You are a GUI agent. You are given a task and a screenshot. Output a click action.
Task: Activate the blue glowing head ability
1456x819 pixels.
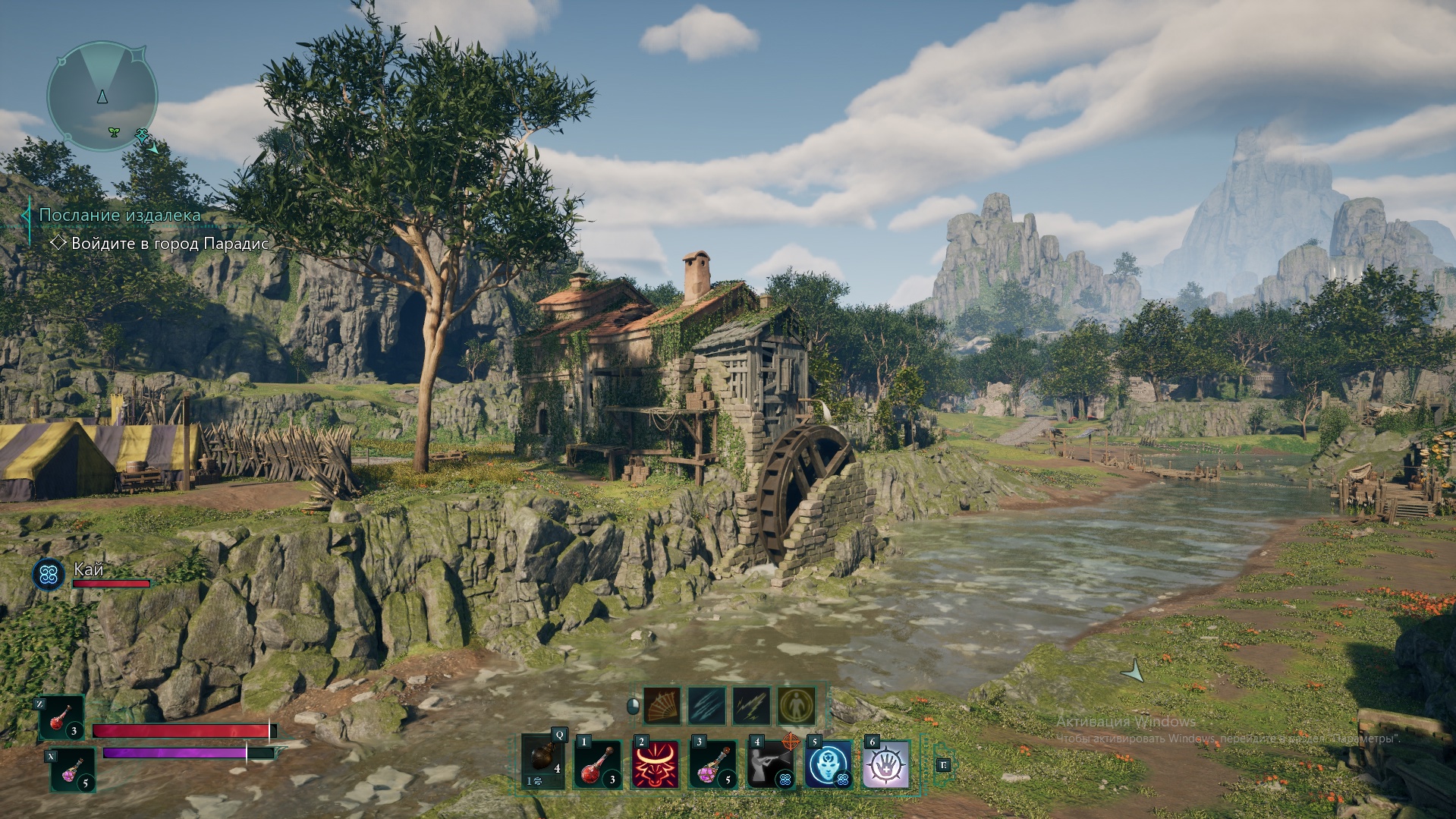828,764
